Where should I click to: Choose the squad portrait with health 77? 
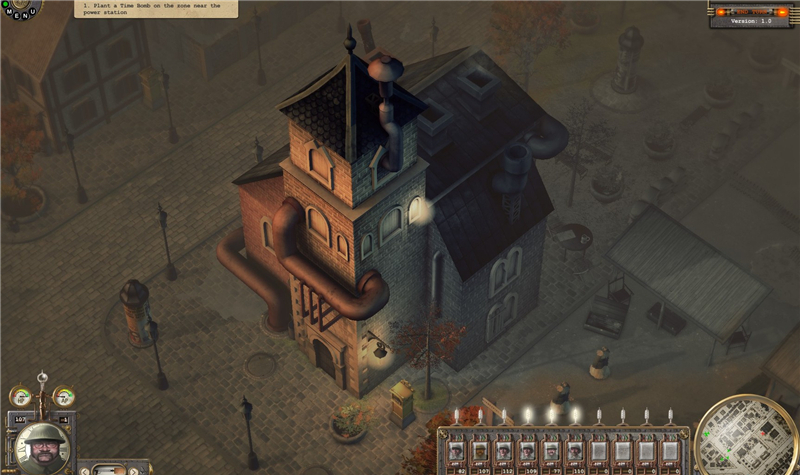(x=551, y=450)
